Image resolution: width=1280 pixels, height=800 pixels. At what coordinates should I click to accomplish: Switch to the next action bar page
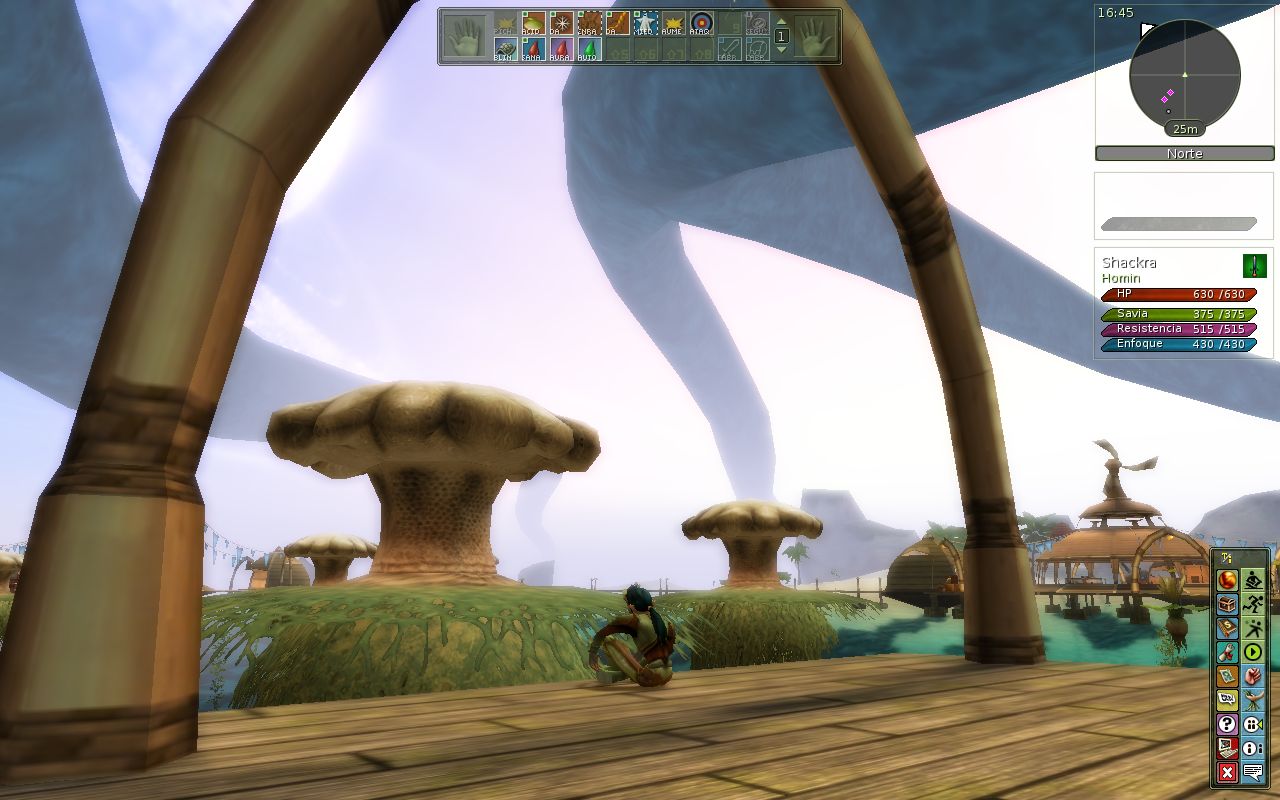point(782,48)
